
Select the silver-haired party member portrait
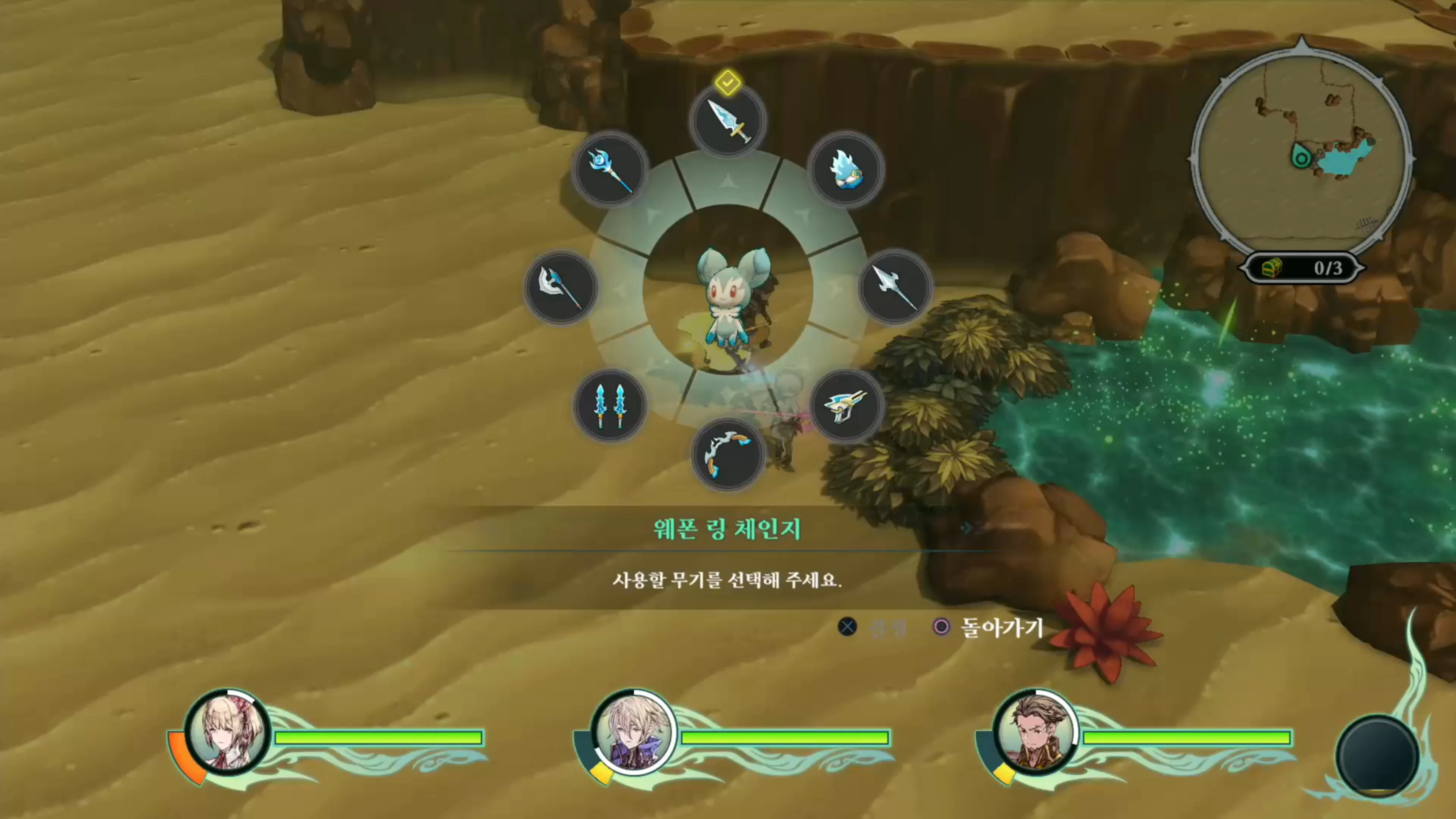click(634, 733)
